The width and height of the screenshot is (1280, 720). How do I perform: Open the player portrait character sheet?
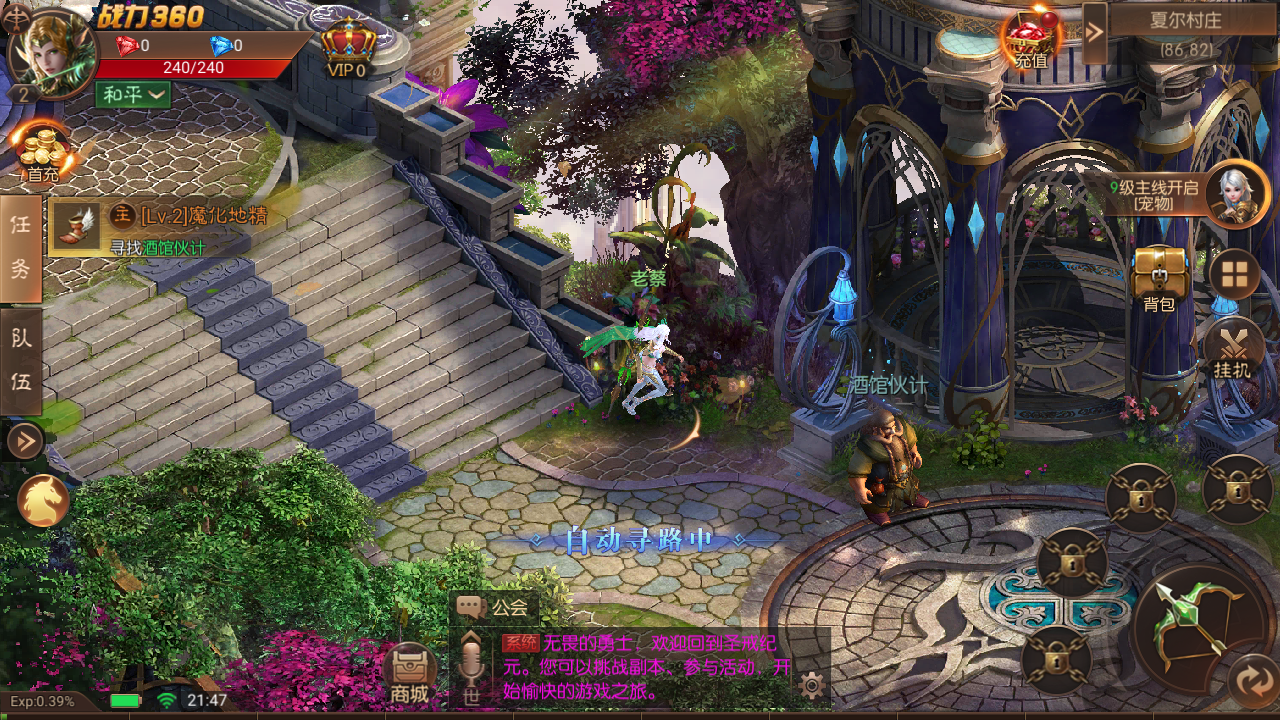point(50,50)
